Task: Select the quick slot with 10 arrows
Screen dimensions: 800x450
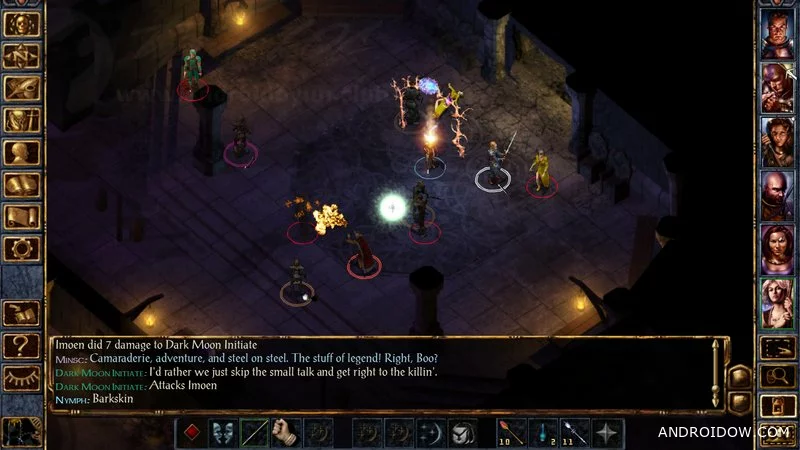Action: [x=510, y=431]
